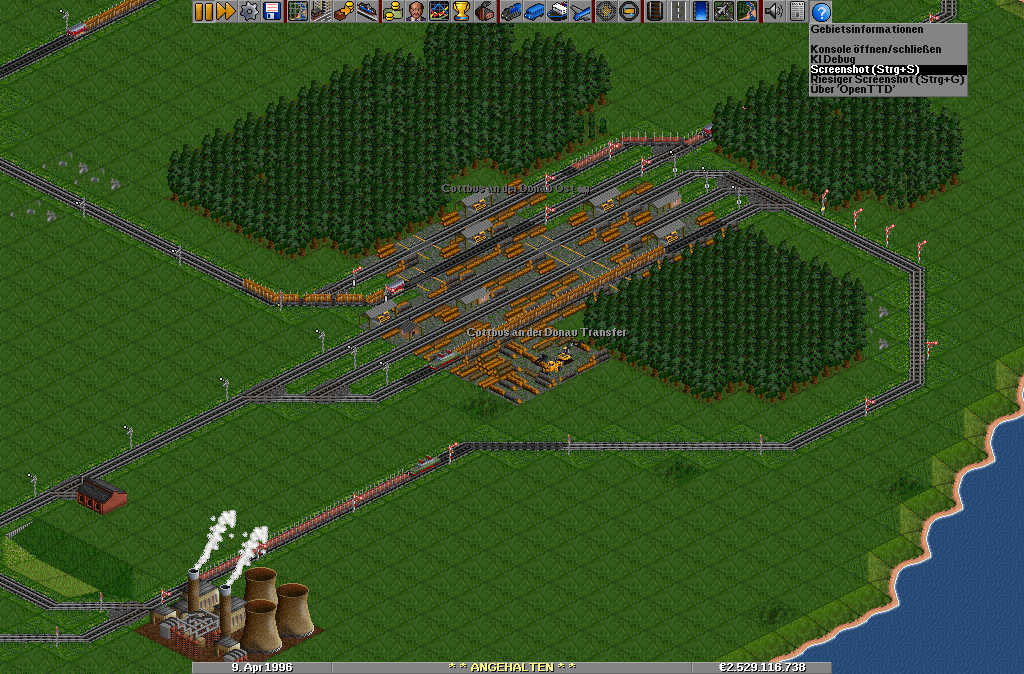Open the sound and music speaker menu
Screen dimensions: 1024x674
tap(773, 12)
